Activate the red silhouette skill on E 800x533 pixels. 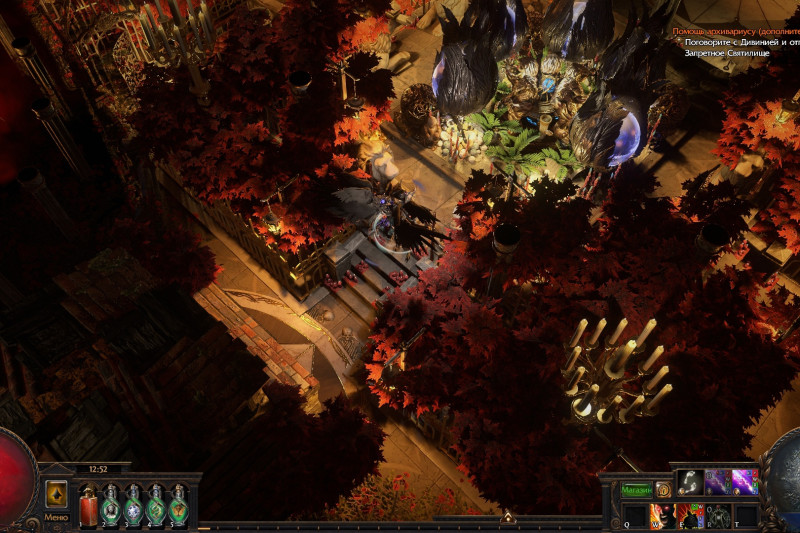[691, 515]
